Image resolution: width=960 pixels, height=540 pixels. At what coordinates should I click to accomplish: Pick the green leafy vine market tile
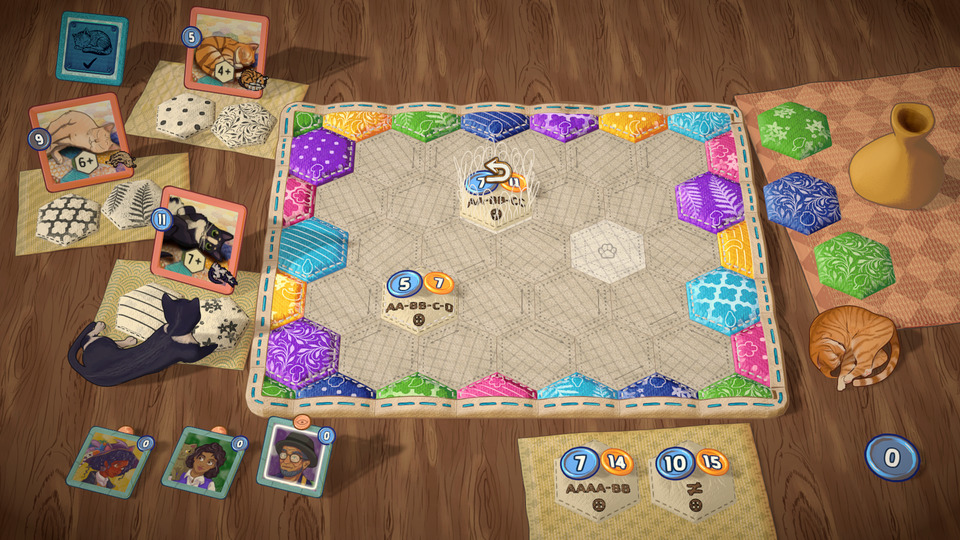point(853,264)
